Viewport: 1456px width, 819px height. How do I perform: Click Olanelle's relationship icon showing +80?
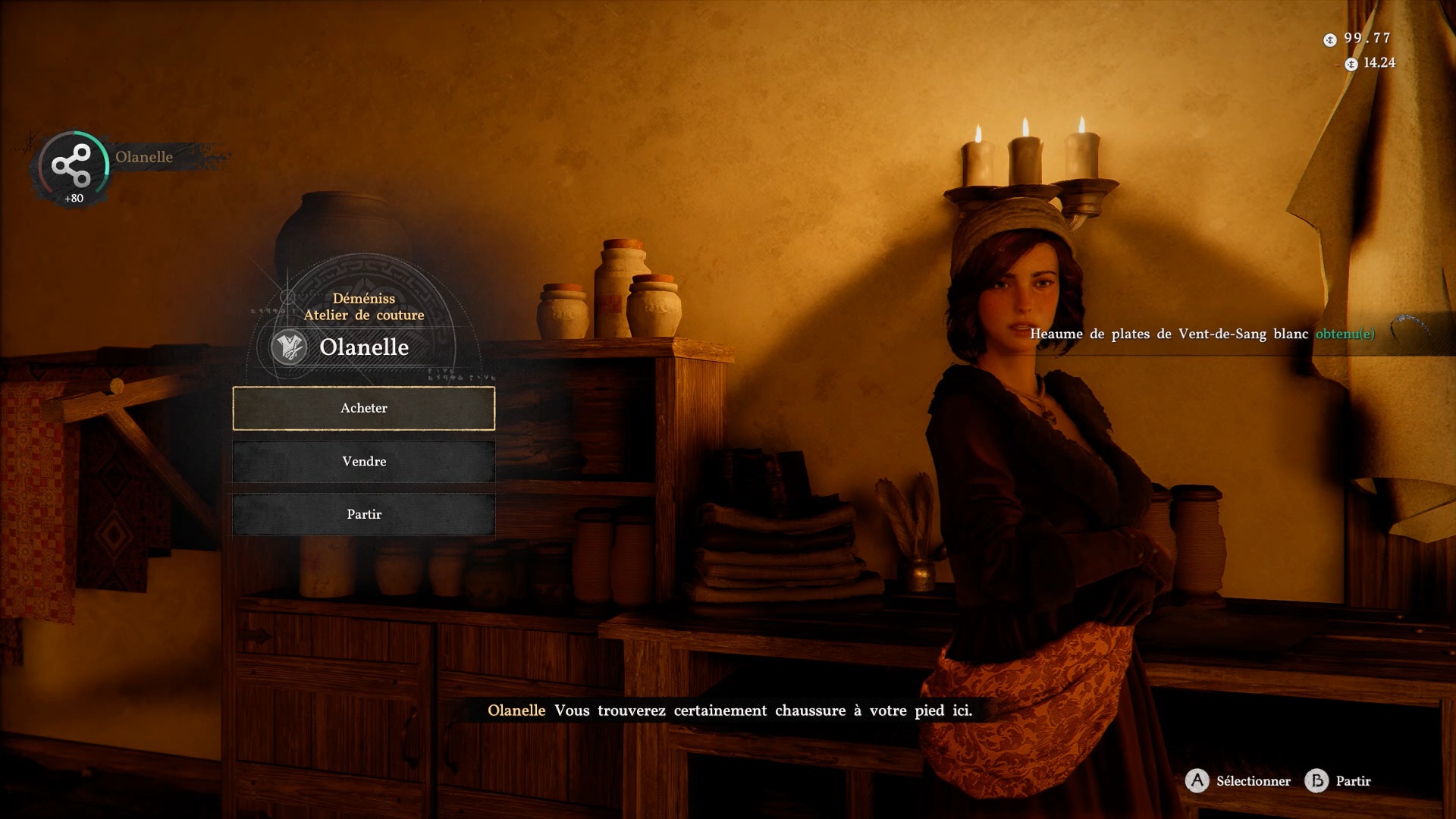[73, 167]
